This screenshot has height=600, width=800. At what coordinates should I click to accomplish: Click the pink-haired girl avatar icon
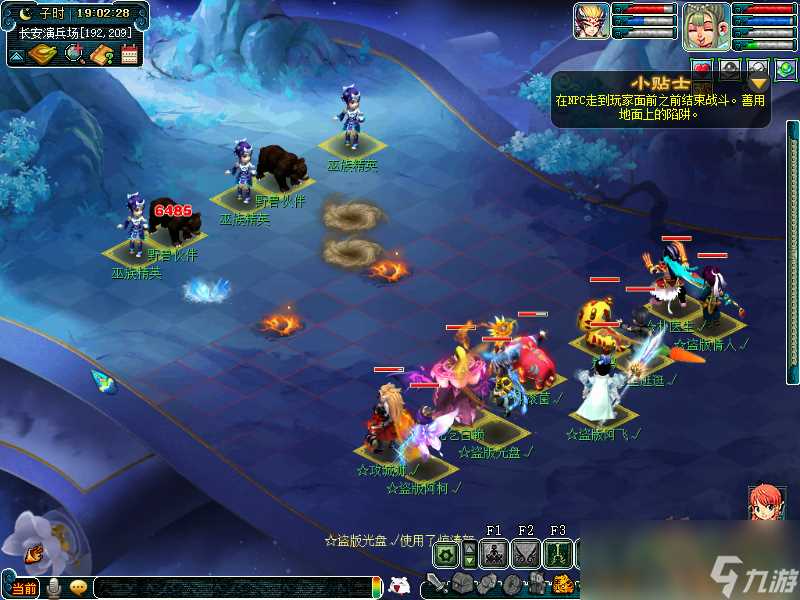[764, 502]
